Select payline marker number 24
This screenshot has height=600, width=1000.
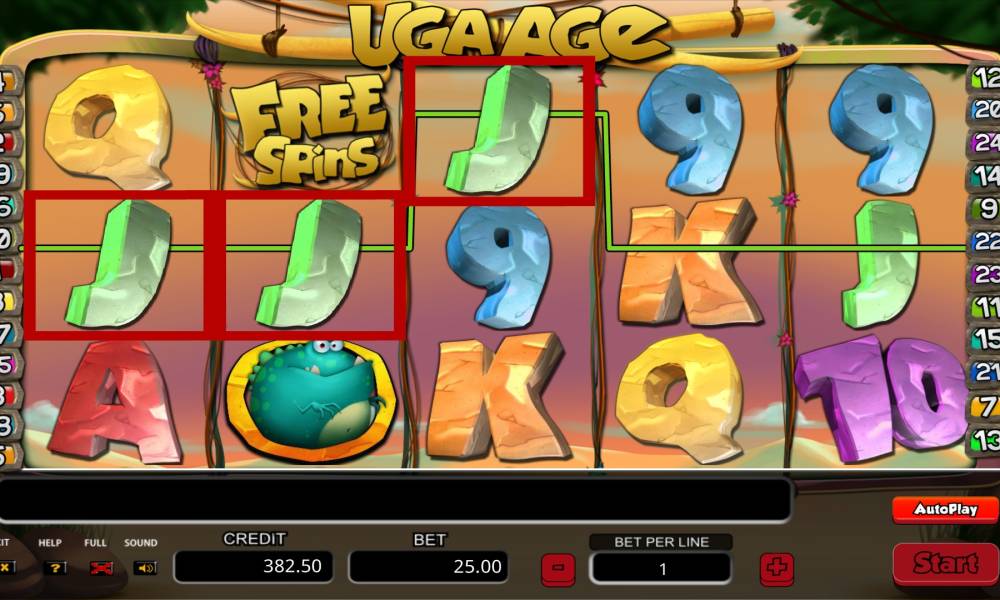pyautogui.click(x=986, y=142)
